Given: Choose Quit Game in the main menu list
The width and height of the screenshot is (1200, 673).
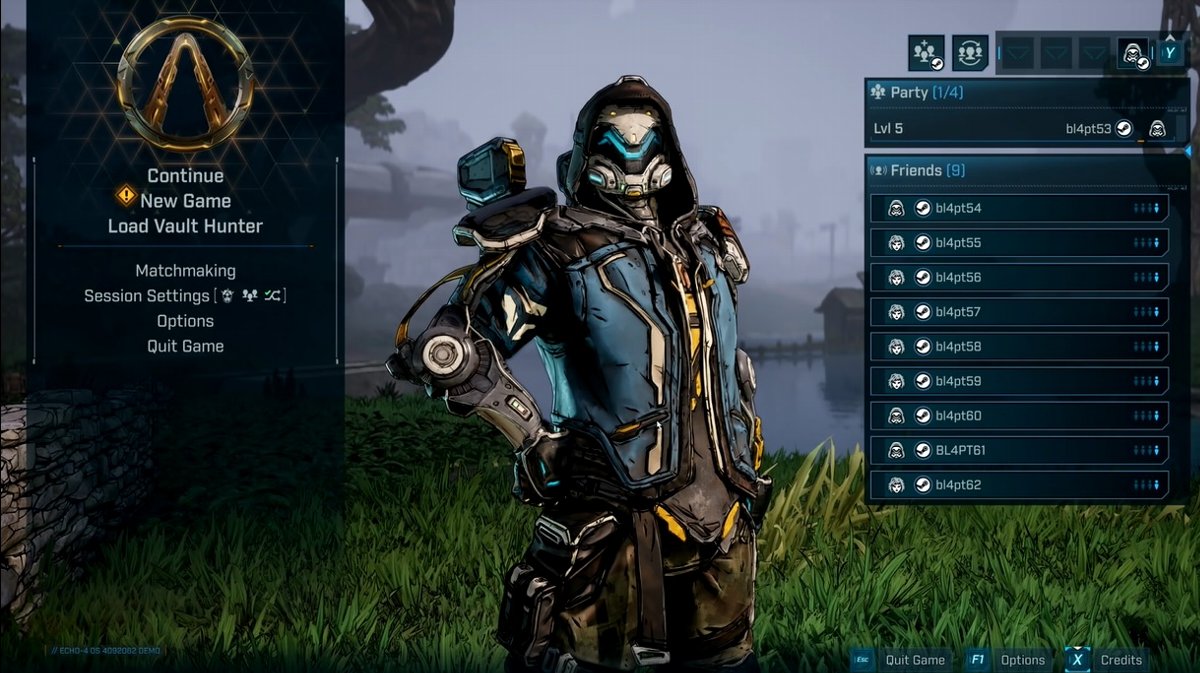Looking at the screenshot, I should [185, 346].
